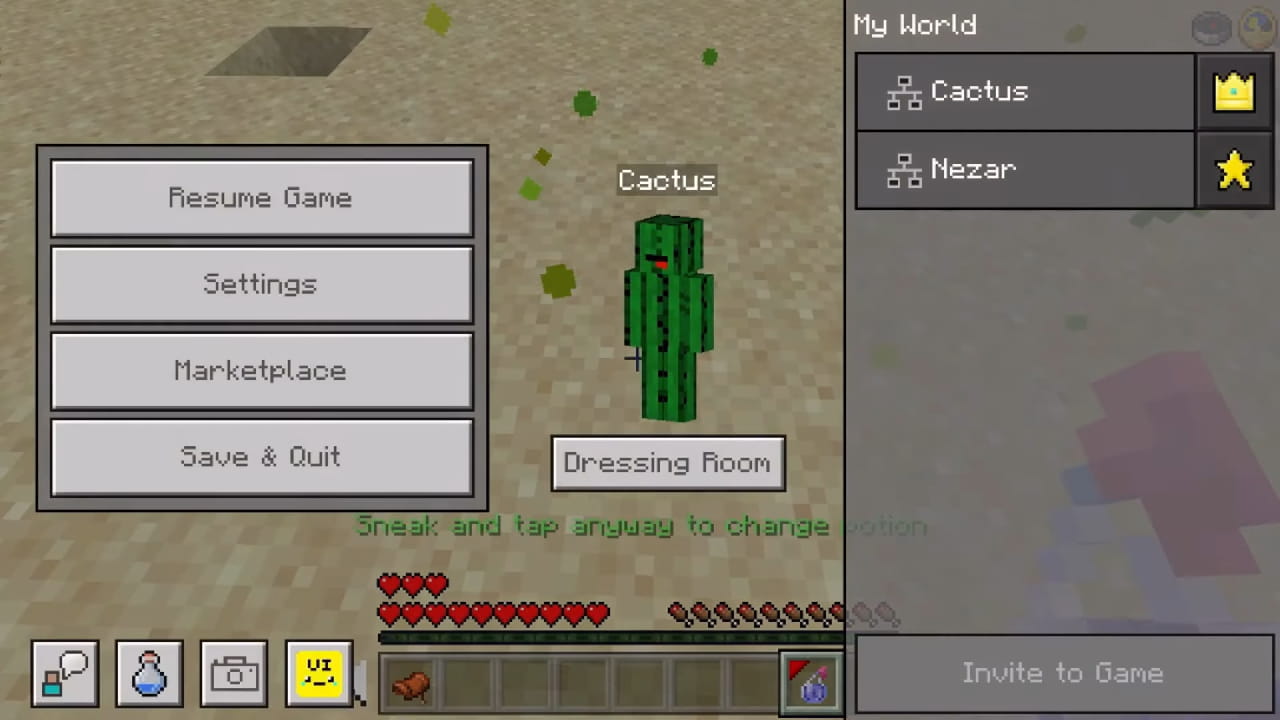Invite players with Invite to Game
The width and height of the screenshot is (1280, 720).
pyautogui.click(x=1062, y=673)
